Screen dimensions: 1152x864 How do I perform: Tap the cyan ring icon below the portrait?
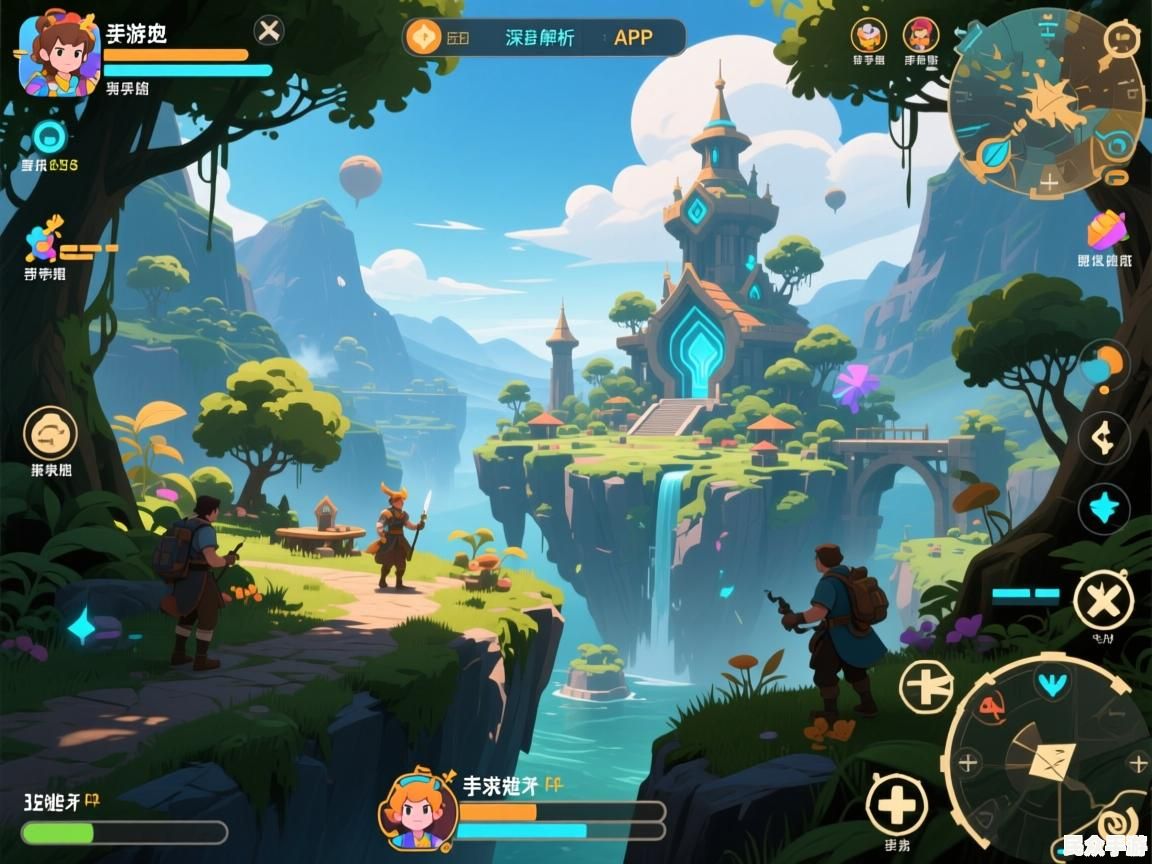49,137
